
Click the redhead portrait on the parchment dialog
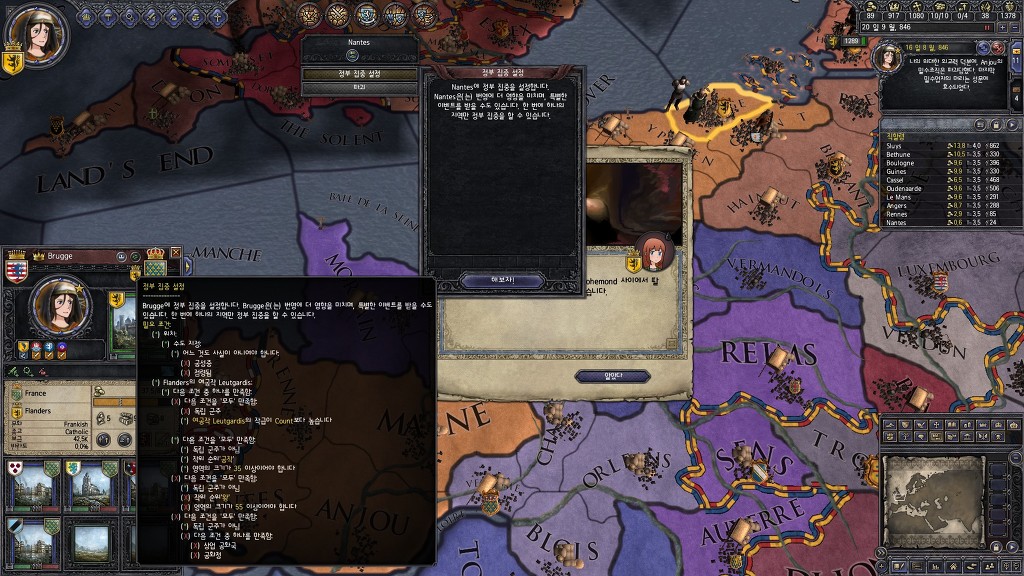pyautogui.click(x=654, y=254)
